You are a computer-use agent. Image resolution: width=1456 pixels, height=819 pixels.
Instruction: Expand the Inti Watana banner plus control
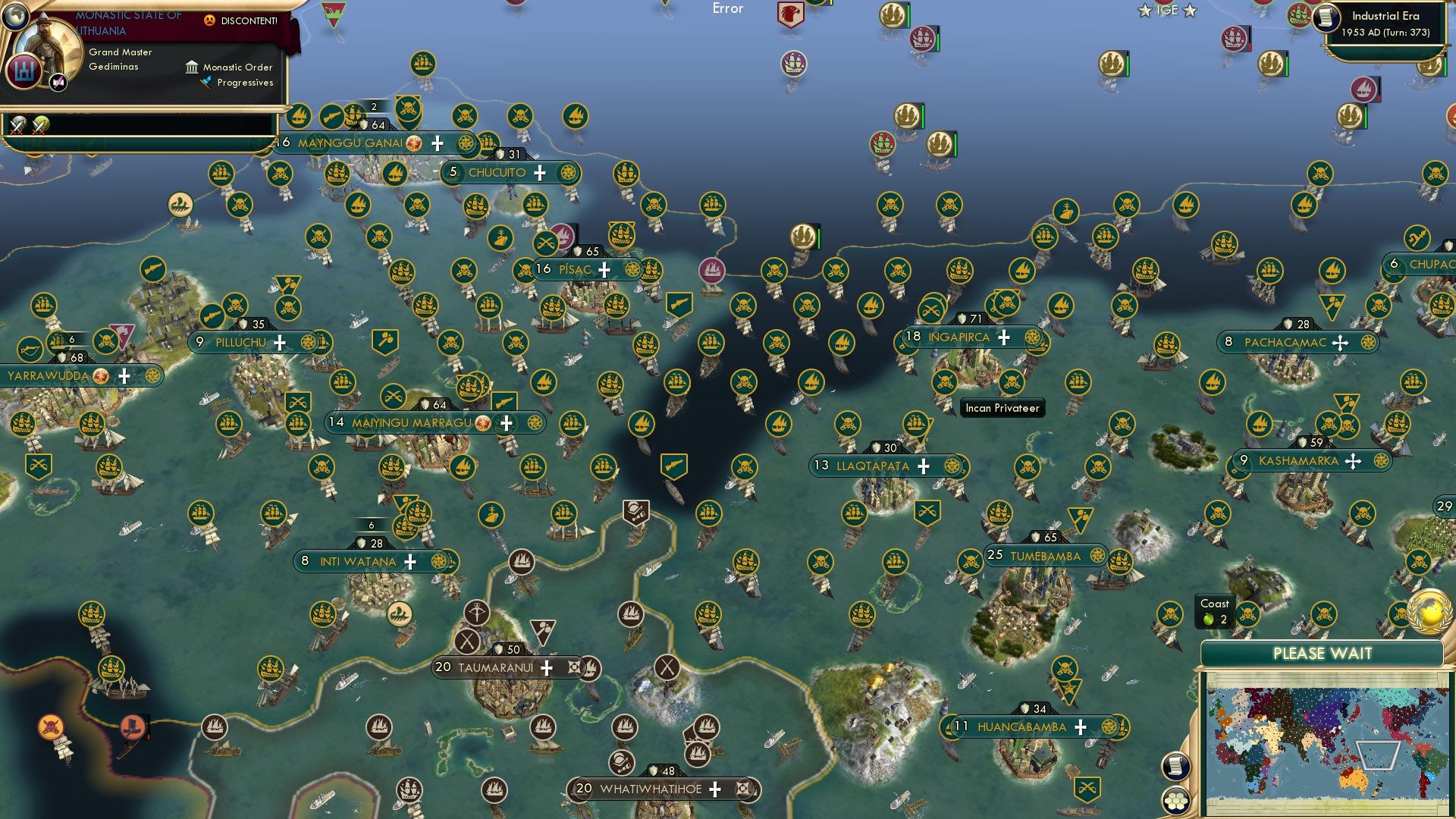(410, 562)
